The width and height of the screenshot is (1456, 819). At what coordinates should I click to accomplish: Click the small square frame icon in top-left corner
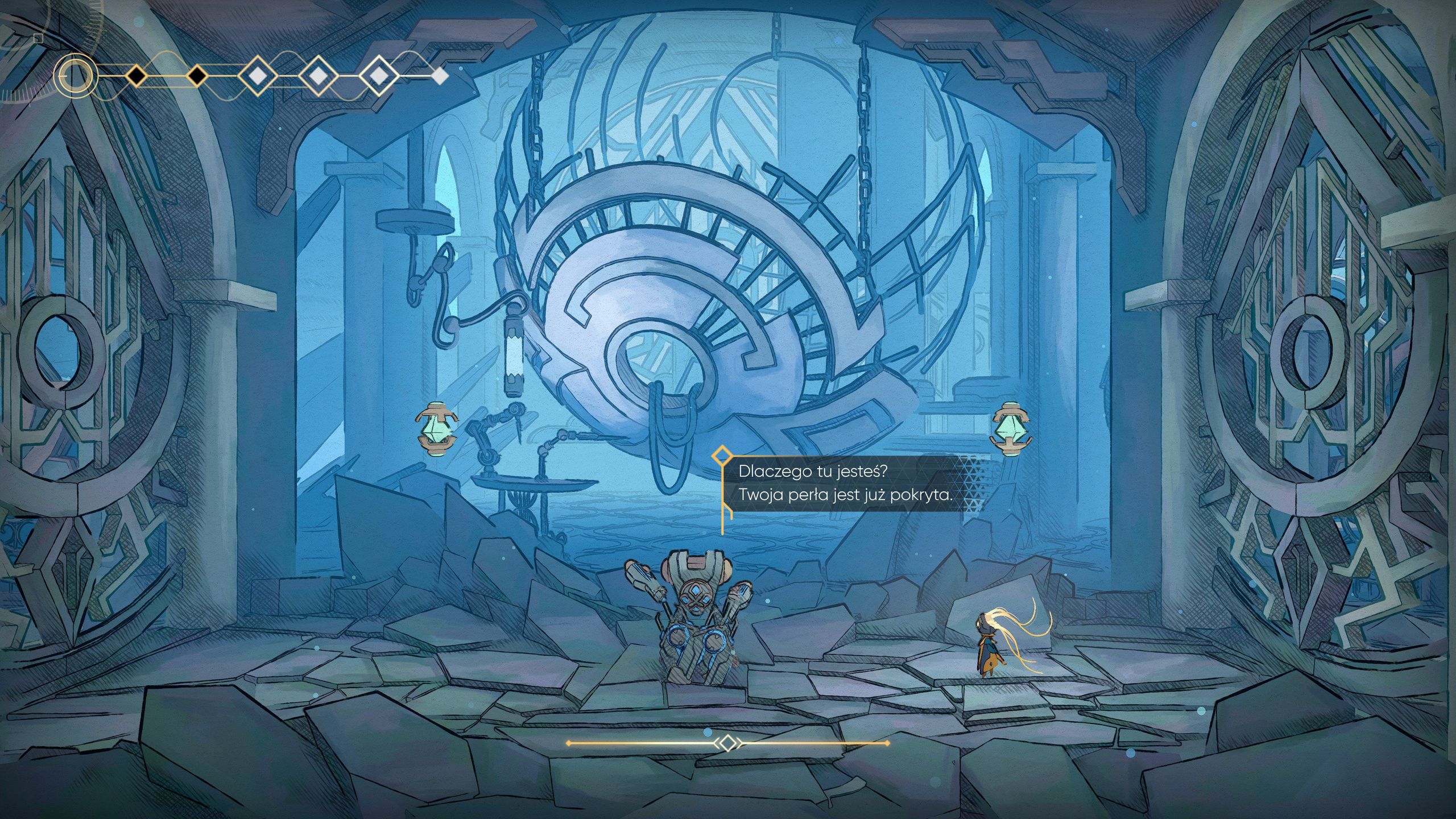38,39
